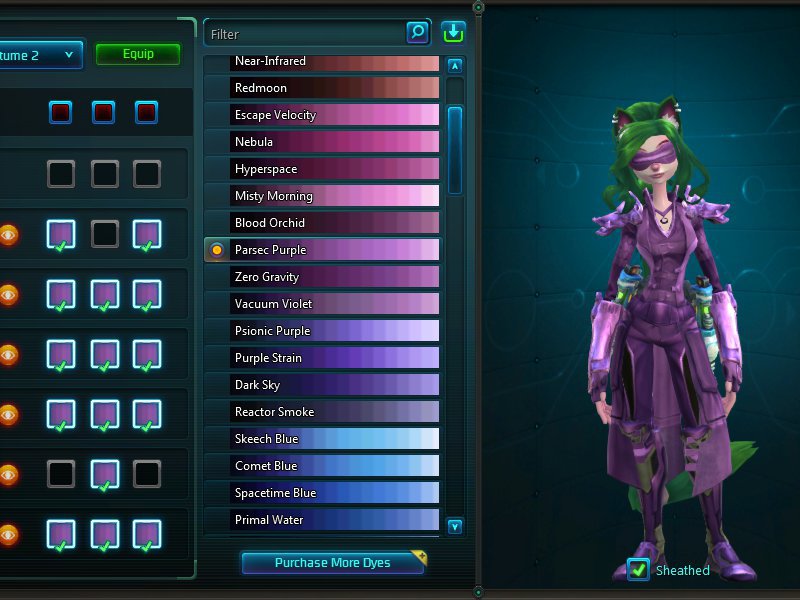This screenshot has width=800, height=600.
Task: Toggle the Sheathed checkbox
Action: coord(638,570)
